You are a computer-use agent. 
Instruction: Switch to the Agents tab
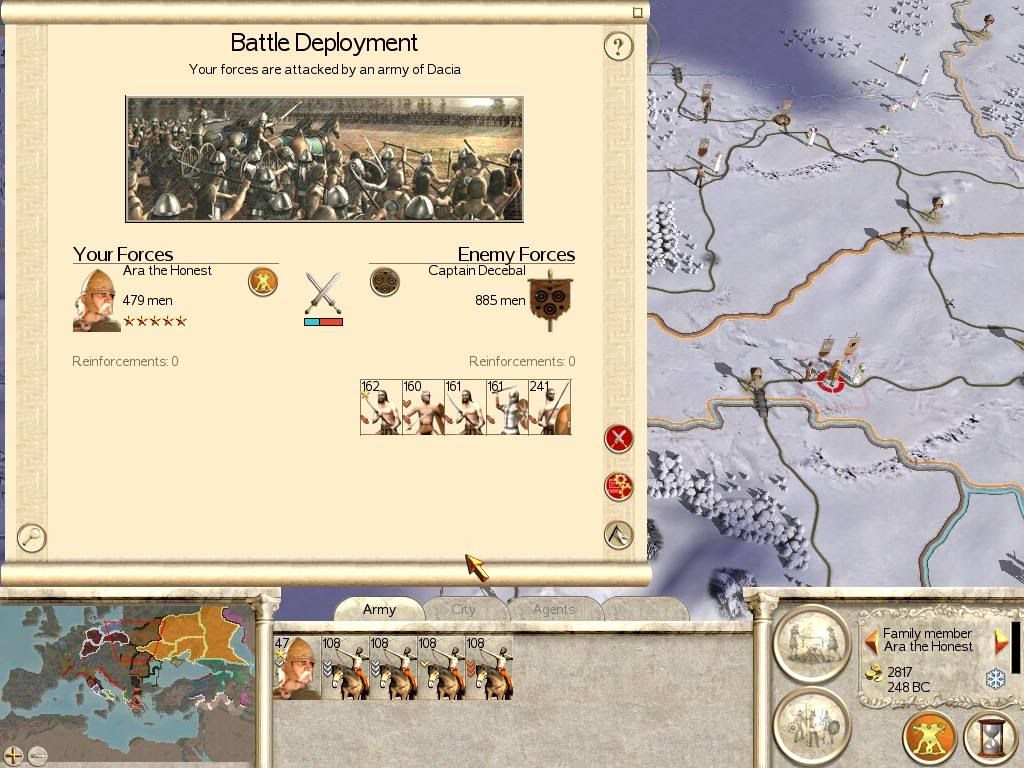(553, 609)
